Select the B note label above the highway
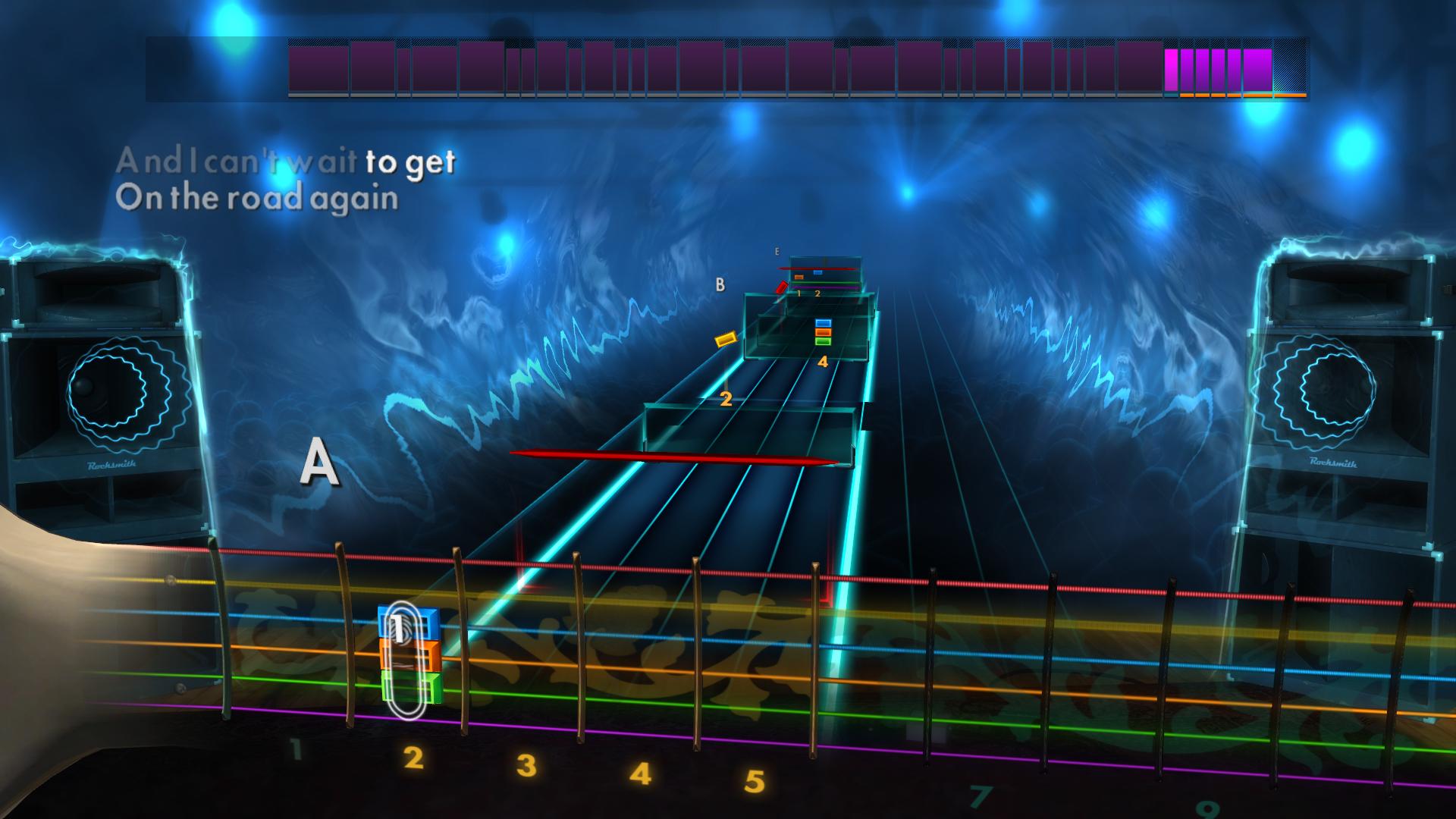The image size is (1456, 819). (719, 286)
